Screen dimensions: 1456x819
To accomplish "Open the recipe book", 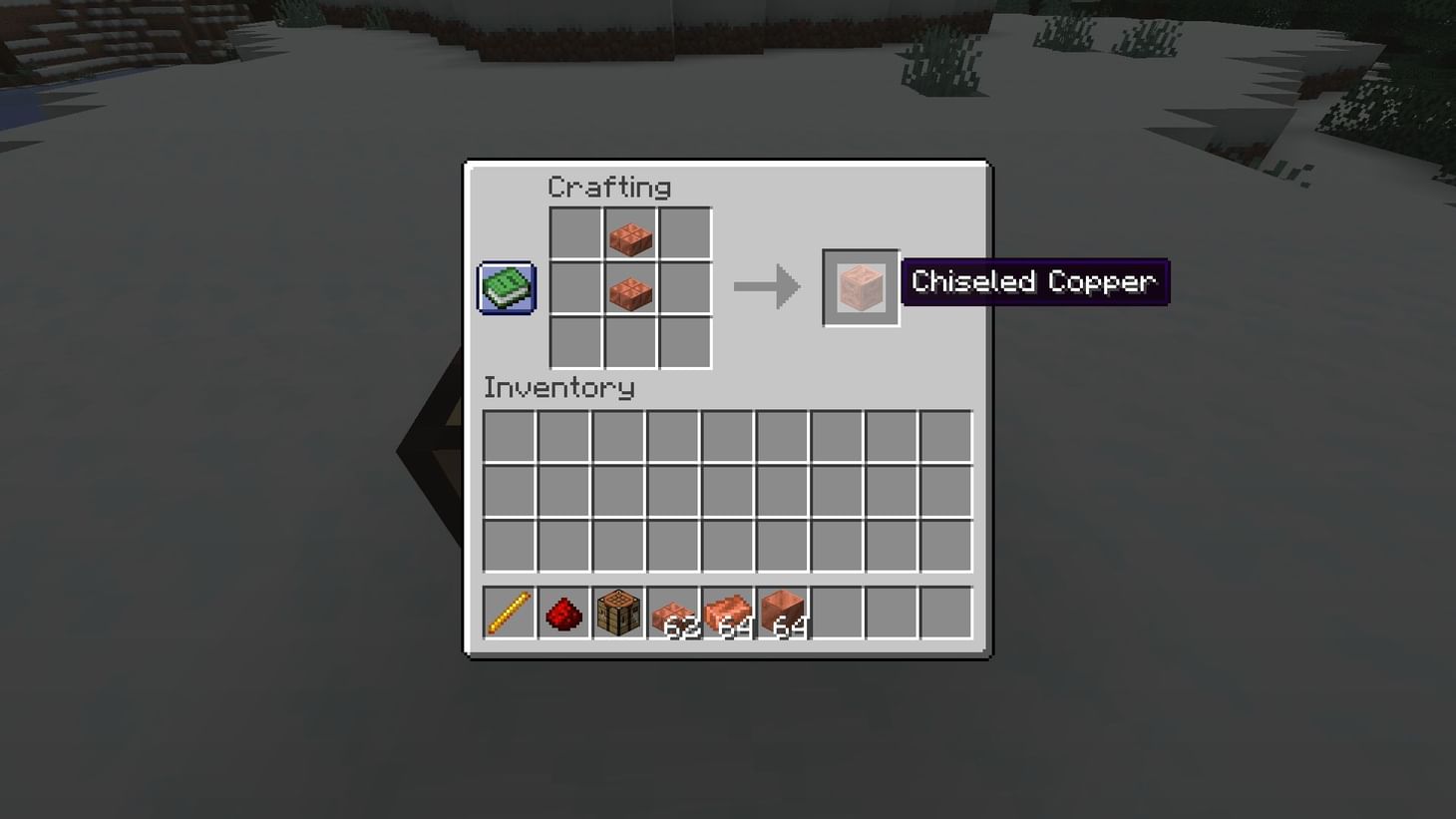I will [x=505, y=286].
